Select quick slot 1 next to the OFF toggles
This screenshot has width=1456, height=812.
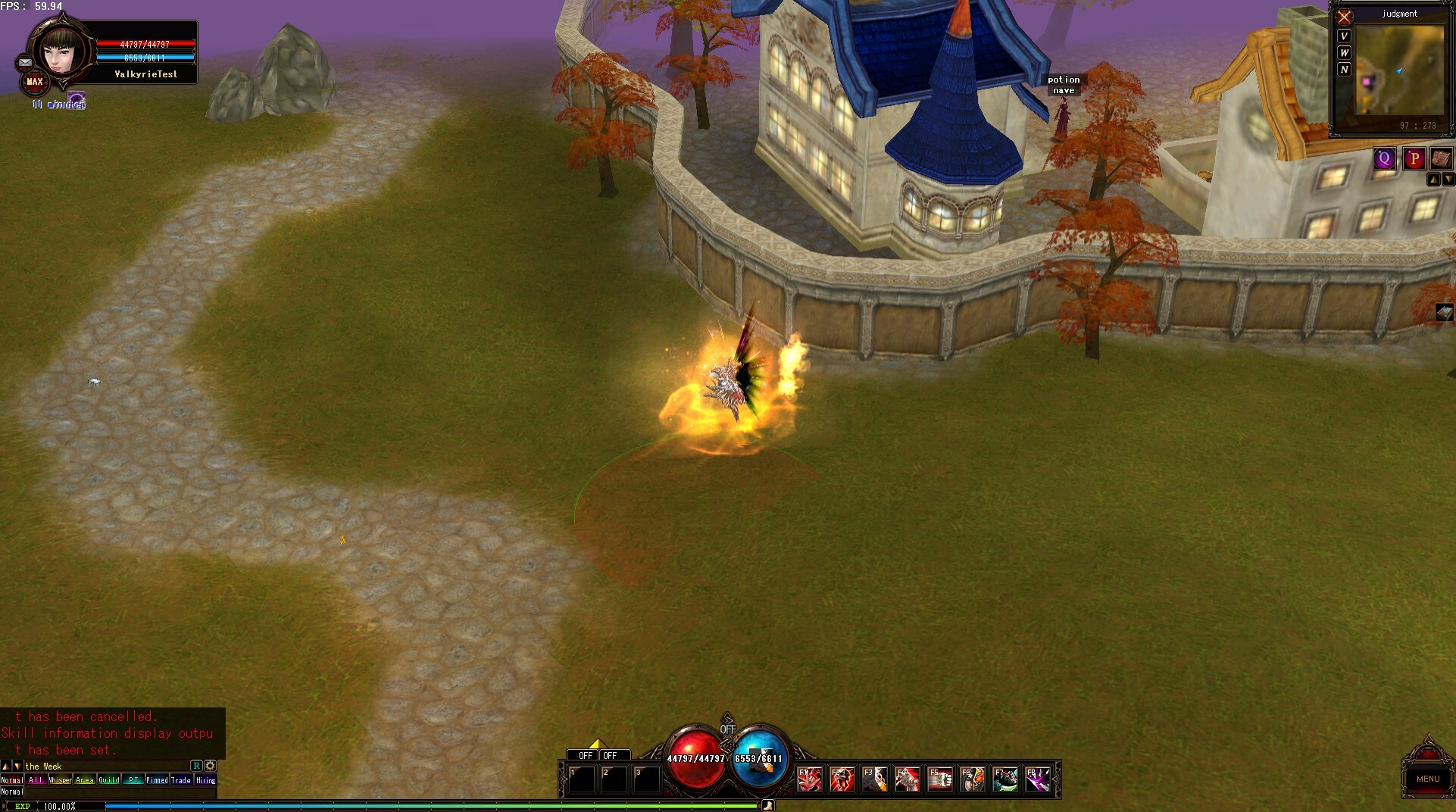pos(581,779)
